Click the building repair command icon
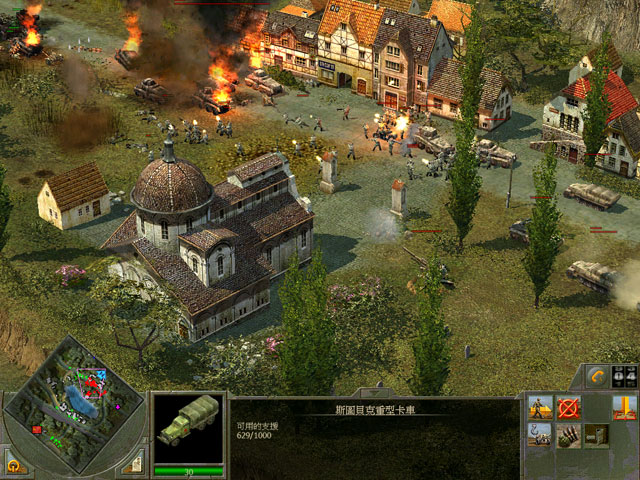 pyautogui.click(x=597, y=436)
